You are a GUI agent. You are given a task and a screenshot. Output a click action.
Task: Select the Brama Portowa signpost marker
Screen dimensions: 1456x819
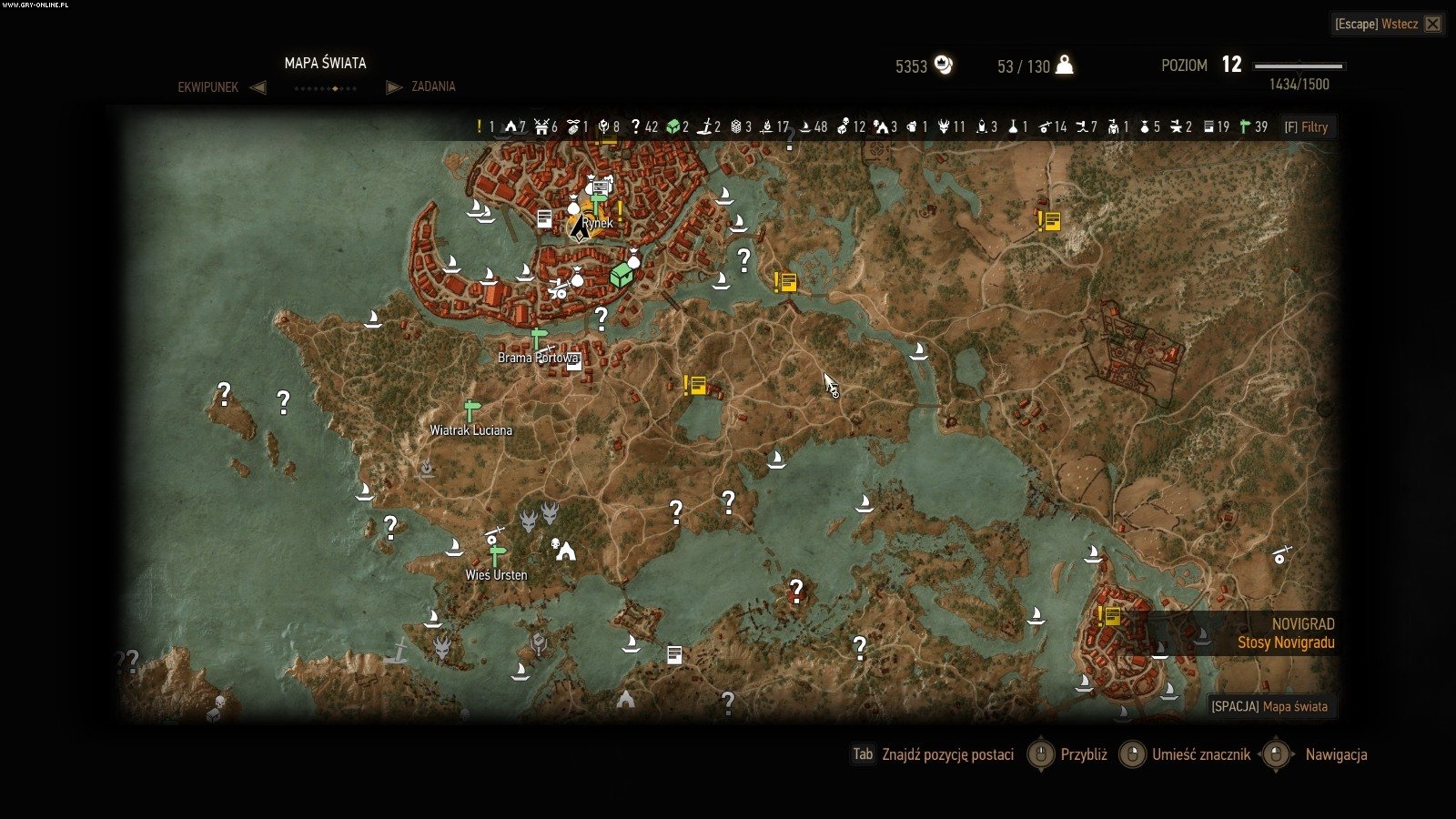[539, 339]
